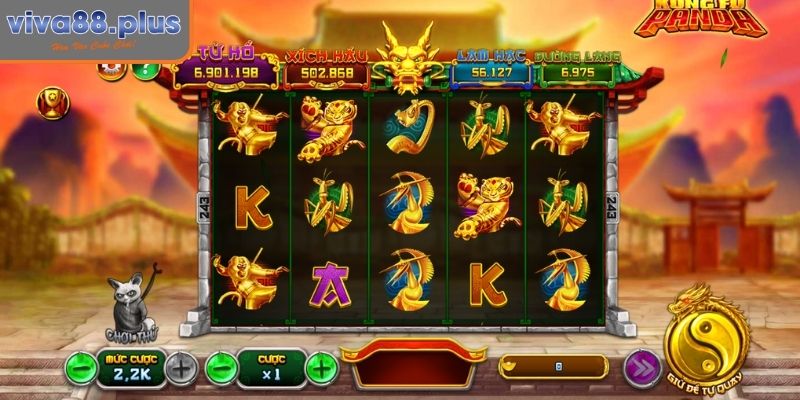
Task: Lower the Cược multiplier with minus
Action: [221, 368]
